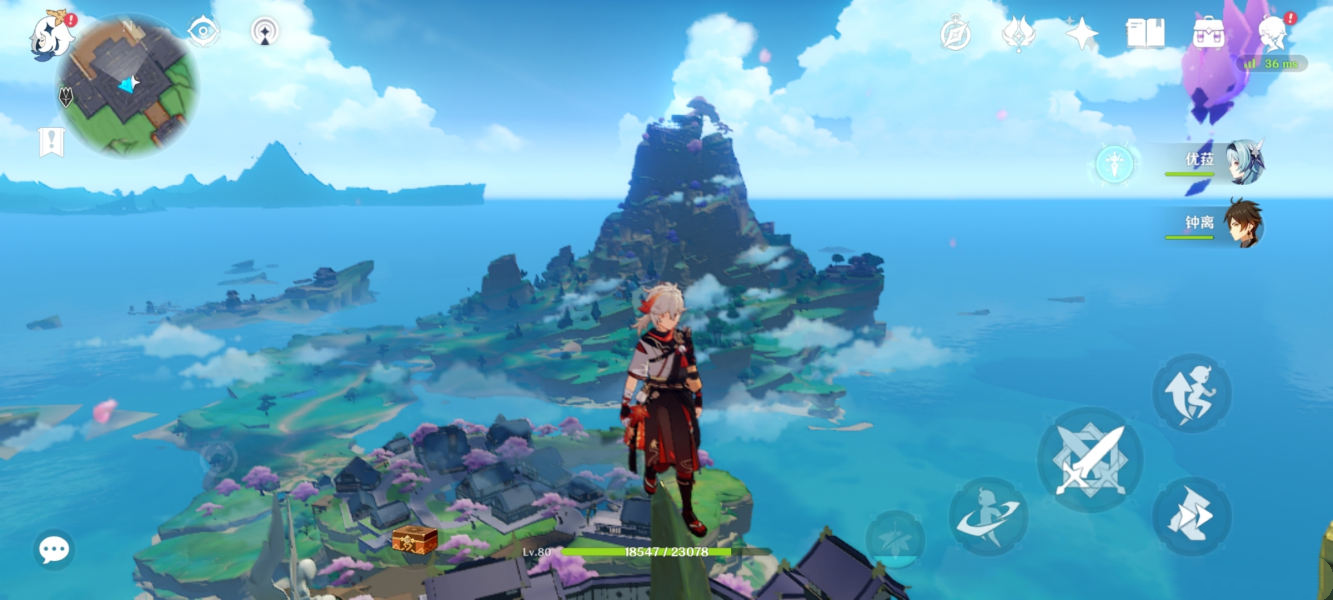This screenshot has height=600, width=1333.
Task: Tap the jump button
Action: pyautogui.click(x=1191, y=393)
